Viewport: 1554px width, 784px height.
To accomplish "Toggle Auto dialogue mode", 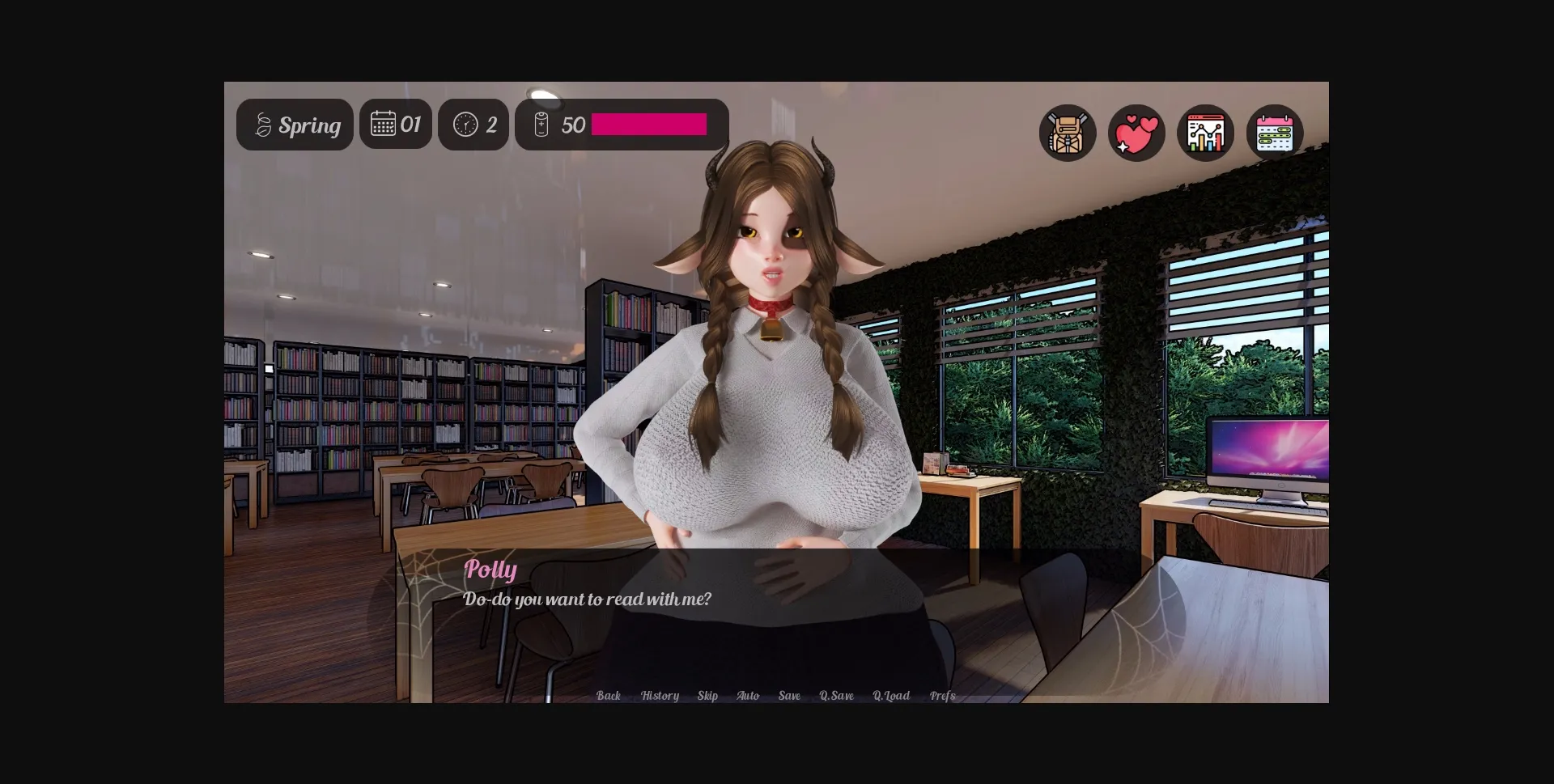I will (747, 696).
